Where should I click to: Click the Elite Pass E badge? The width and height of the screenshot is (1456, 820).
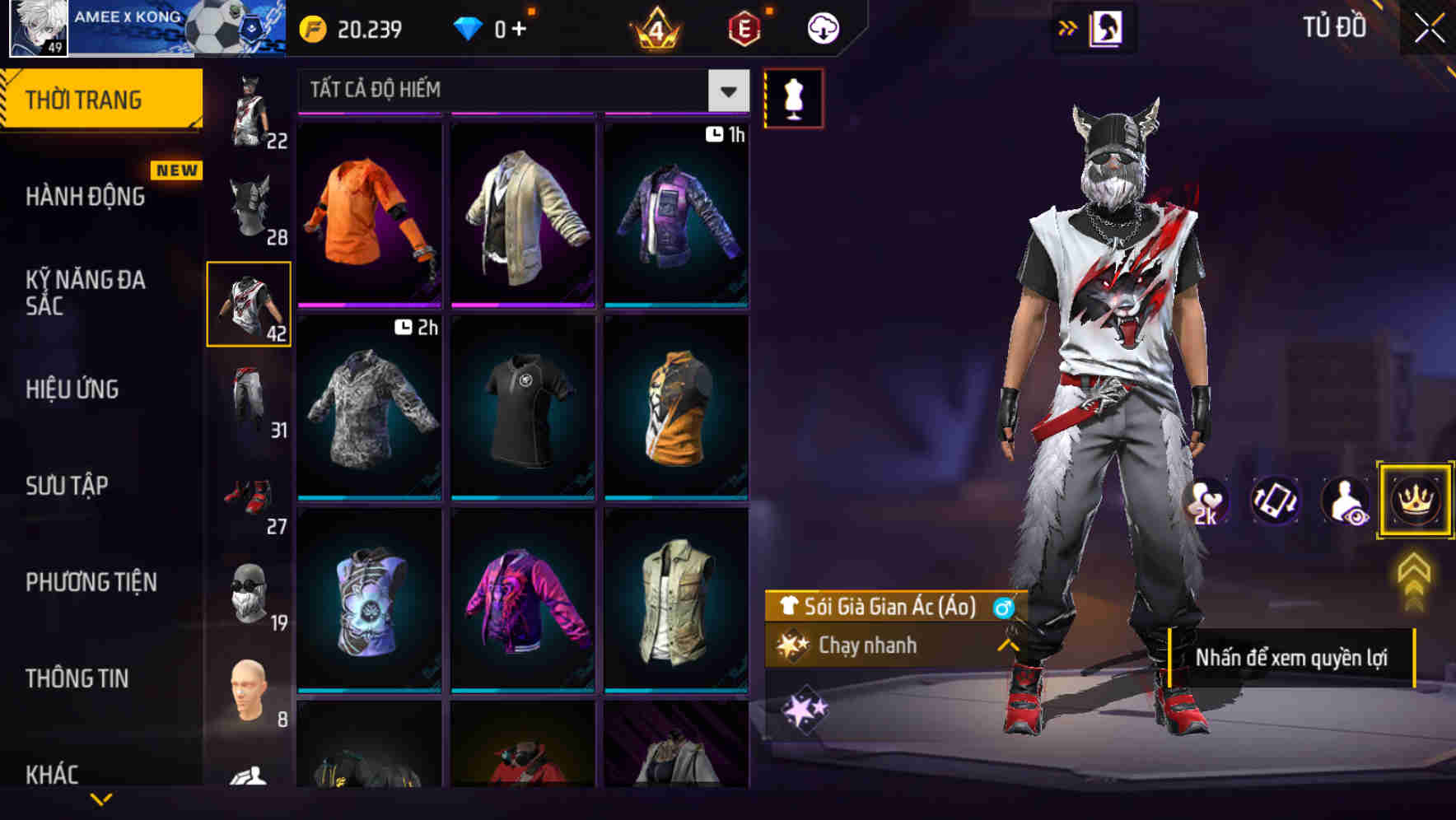[x=743, y=26]
